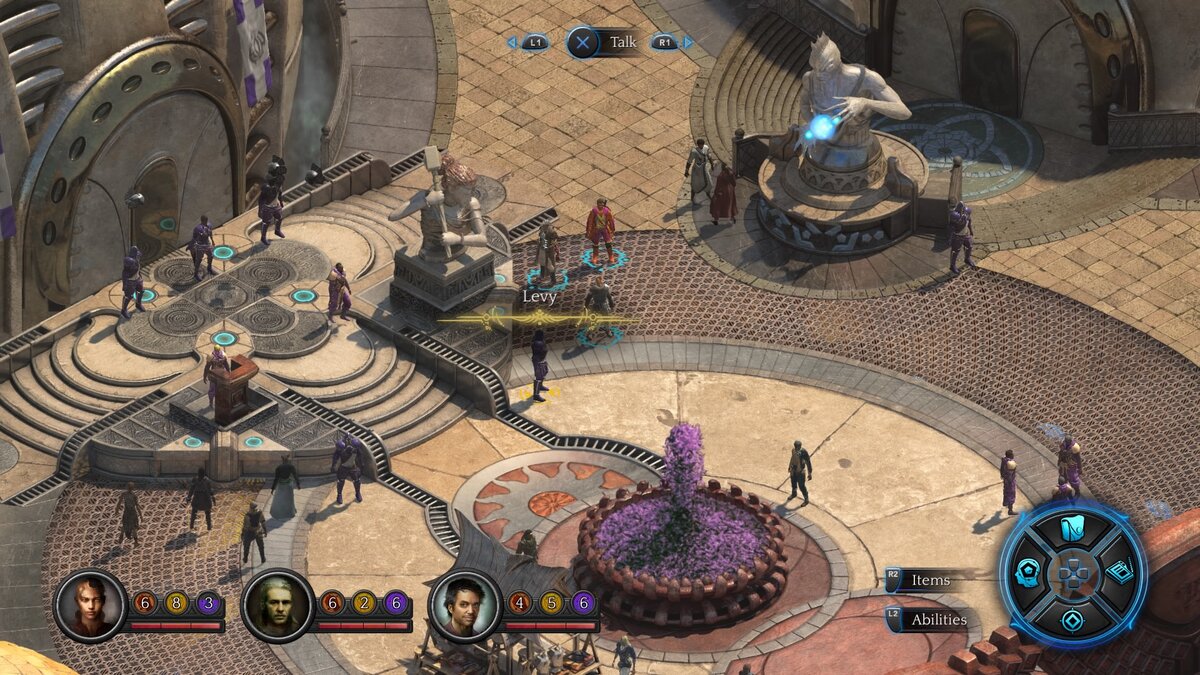Select the grey-haired pale man portrait

(277, 605)
